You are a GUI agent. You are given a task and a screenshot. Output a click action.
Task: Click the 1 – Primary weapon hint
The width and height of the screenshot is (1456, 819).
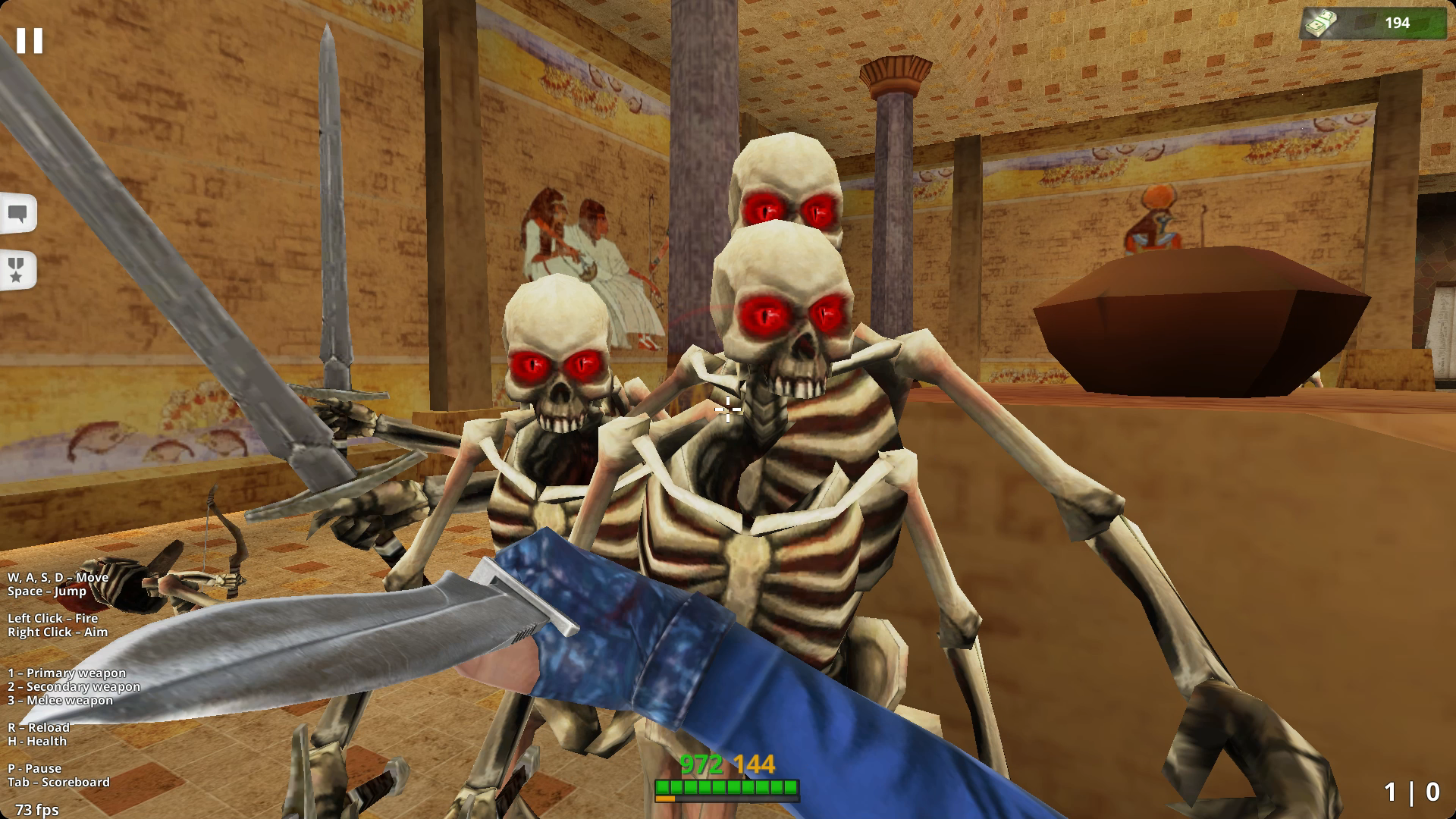(x=67, y=672)
